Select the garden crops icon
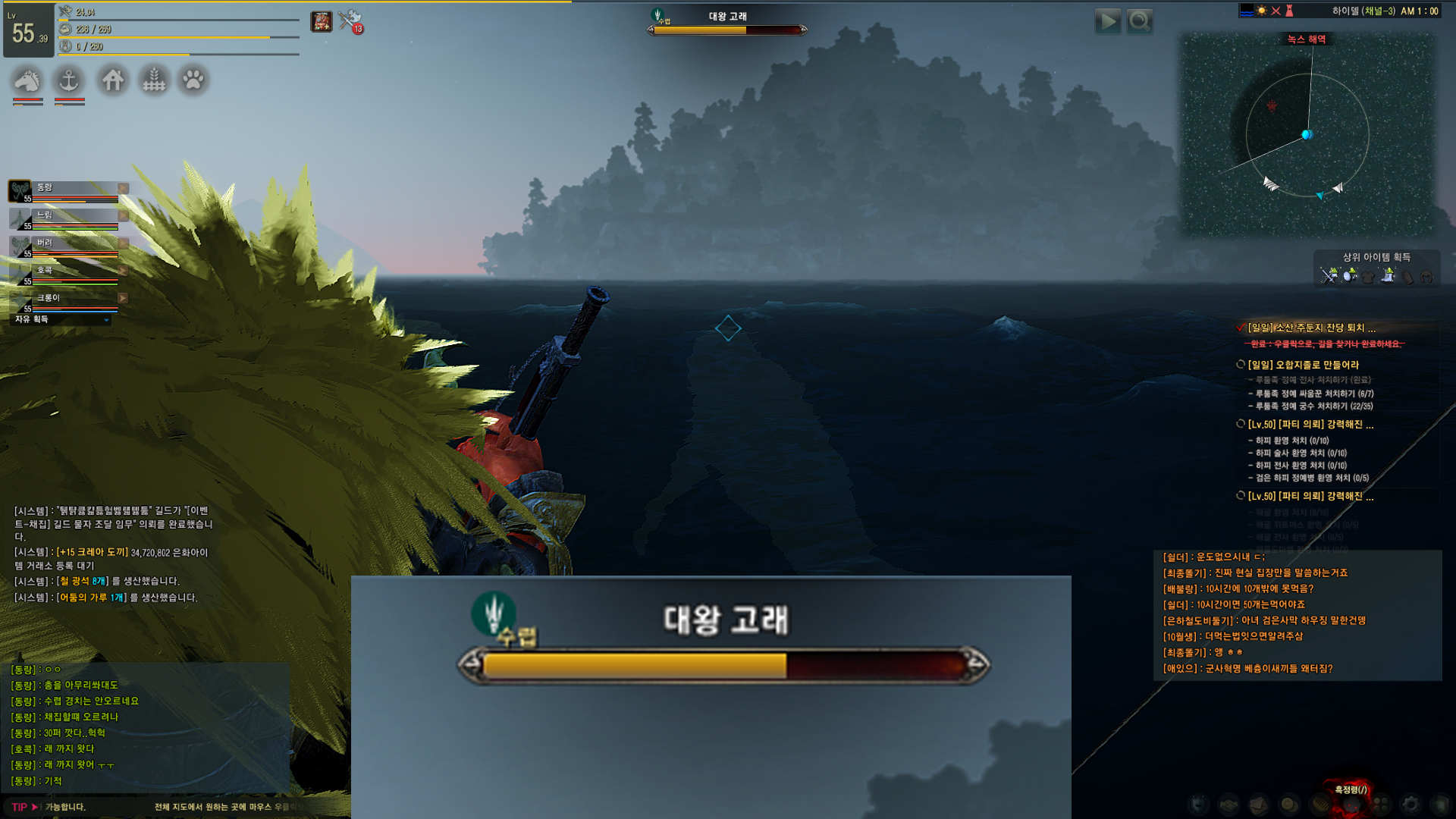Image resolution: width=1456 pixels, height=819 pixels. tap(154, 80)
